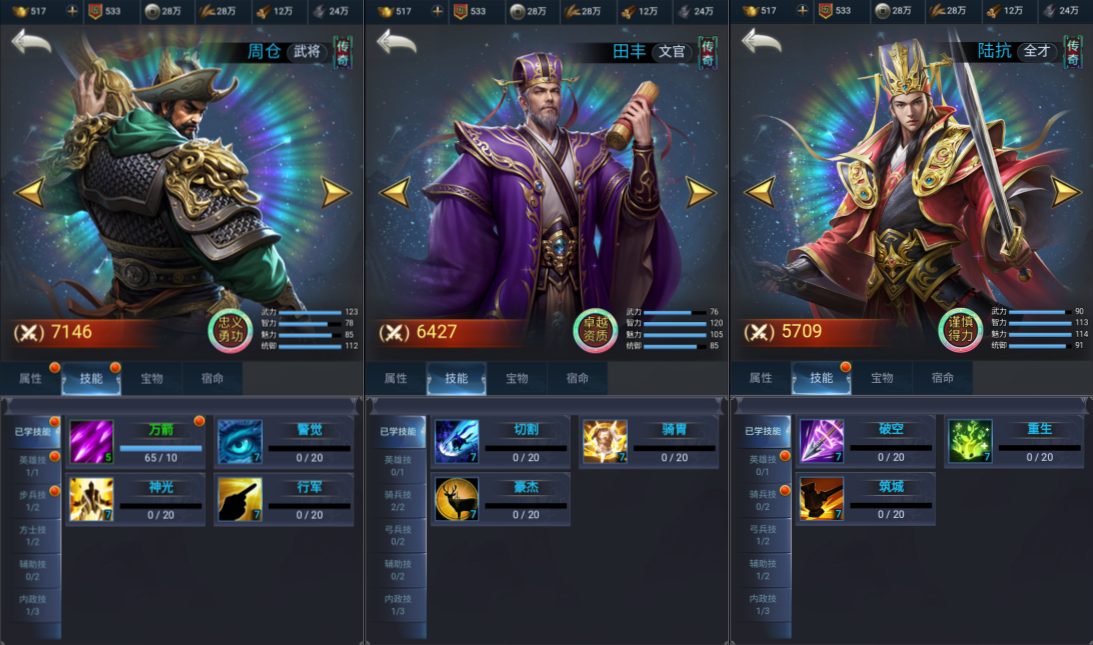Image resolution: width=1093 pixels, height=645 pixels.
Task: Show next hero after 田丰
Action: click(701, 191)
